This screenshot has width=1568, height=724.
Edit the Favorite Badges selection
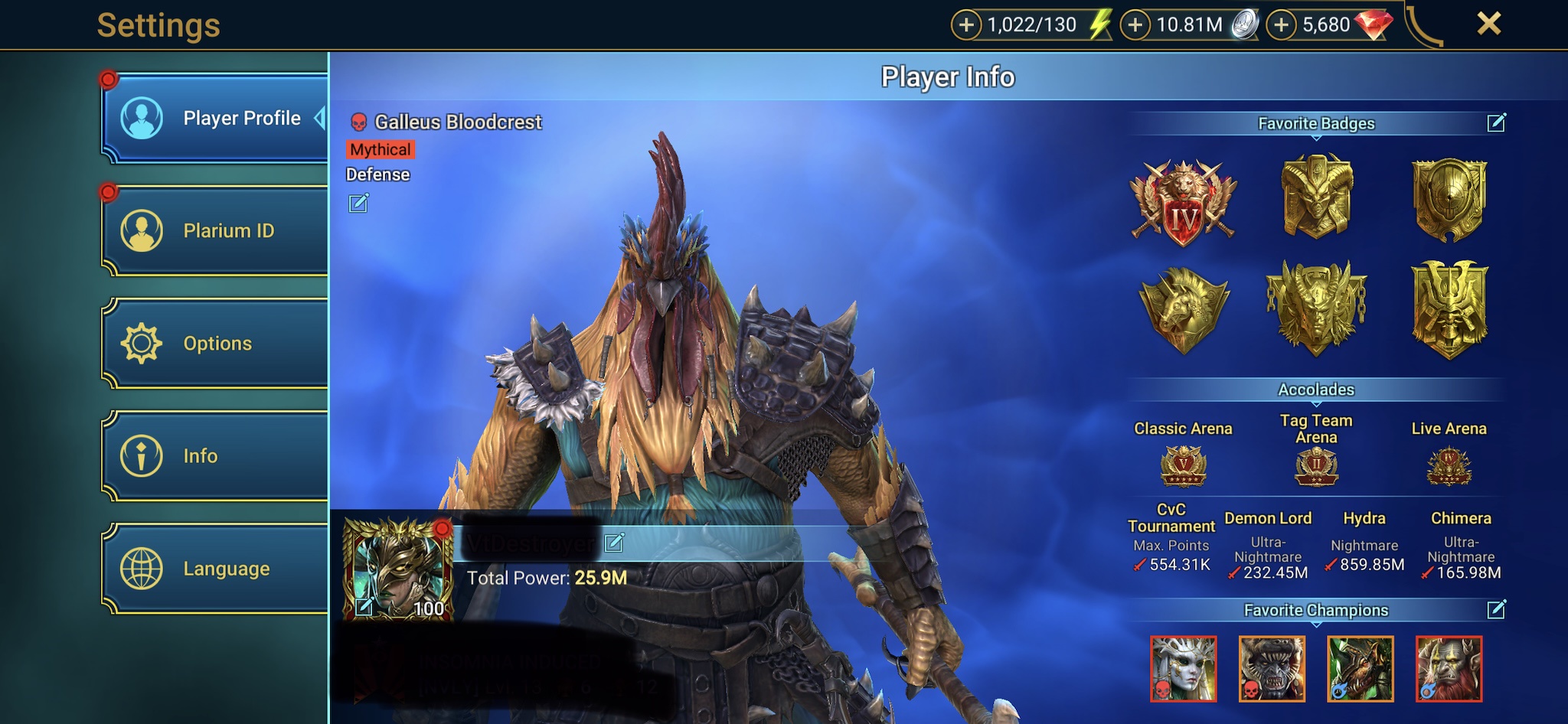click(1496, 123)
